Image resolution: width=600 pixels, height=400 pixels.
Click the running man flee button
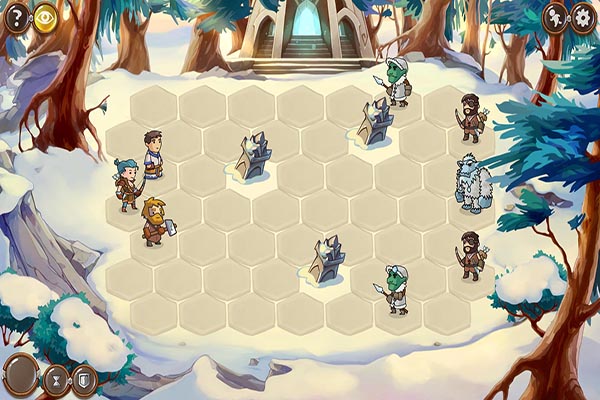(x=555, y=16)
